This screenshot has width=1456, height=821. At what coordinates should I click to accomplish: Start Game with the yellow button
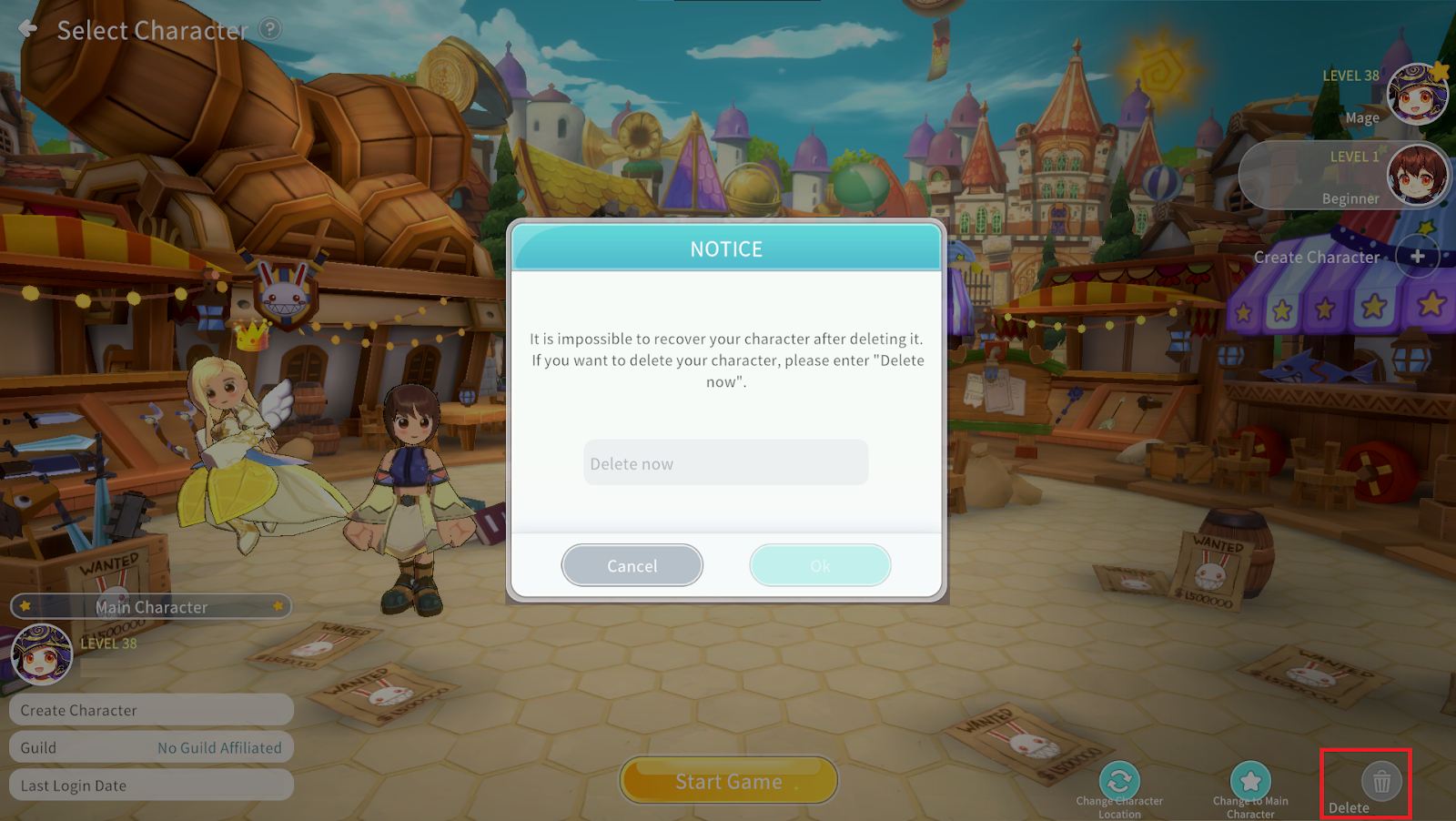click(728, 781)
